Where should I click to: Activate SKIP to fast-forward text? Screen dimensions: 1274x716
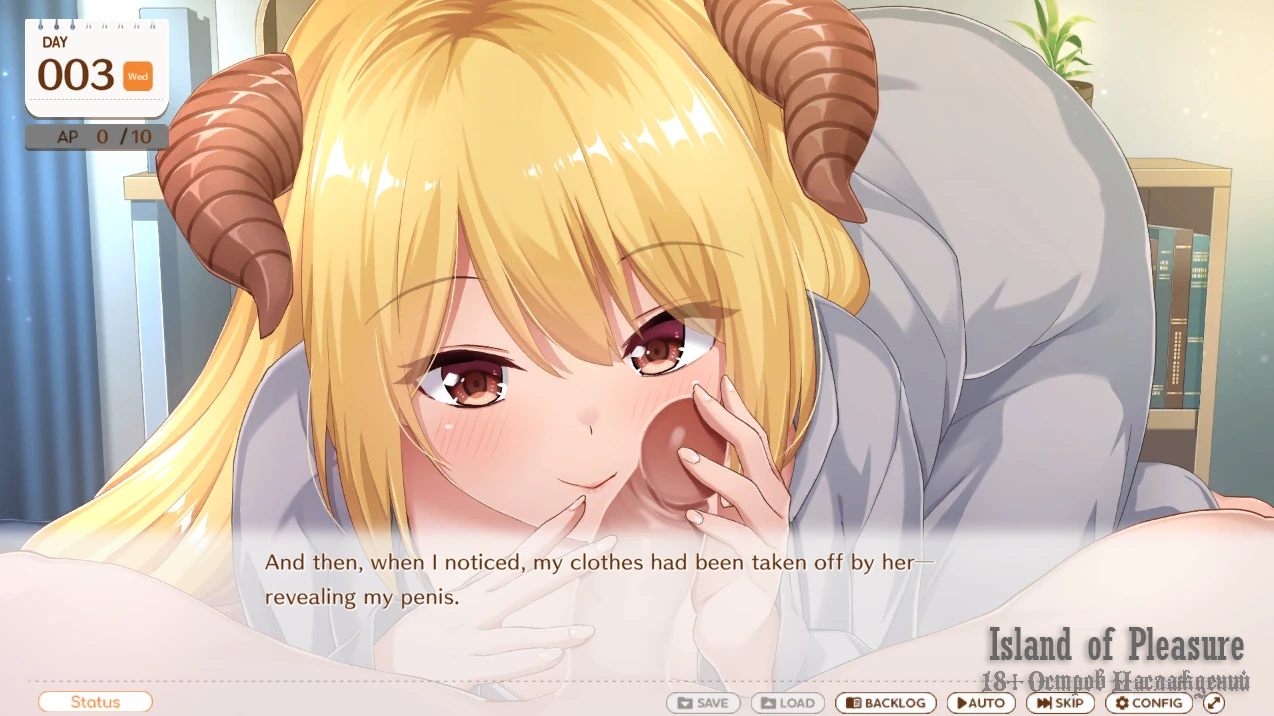1060,703
